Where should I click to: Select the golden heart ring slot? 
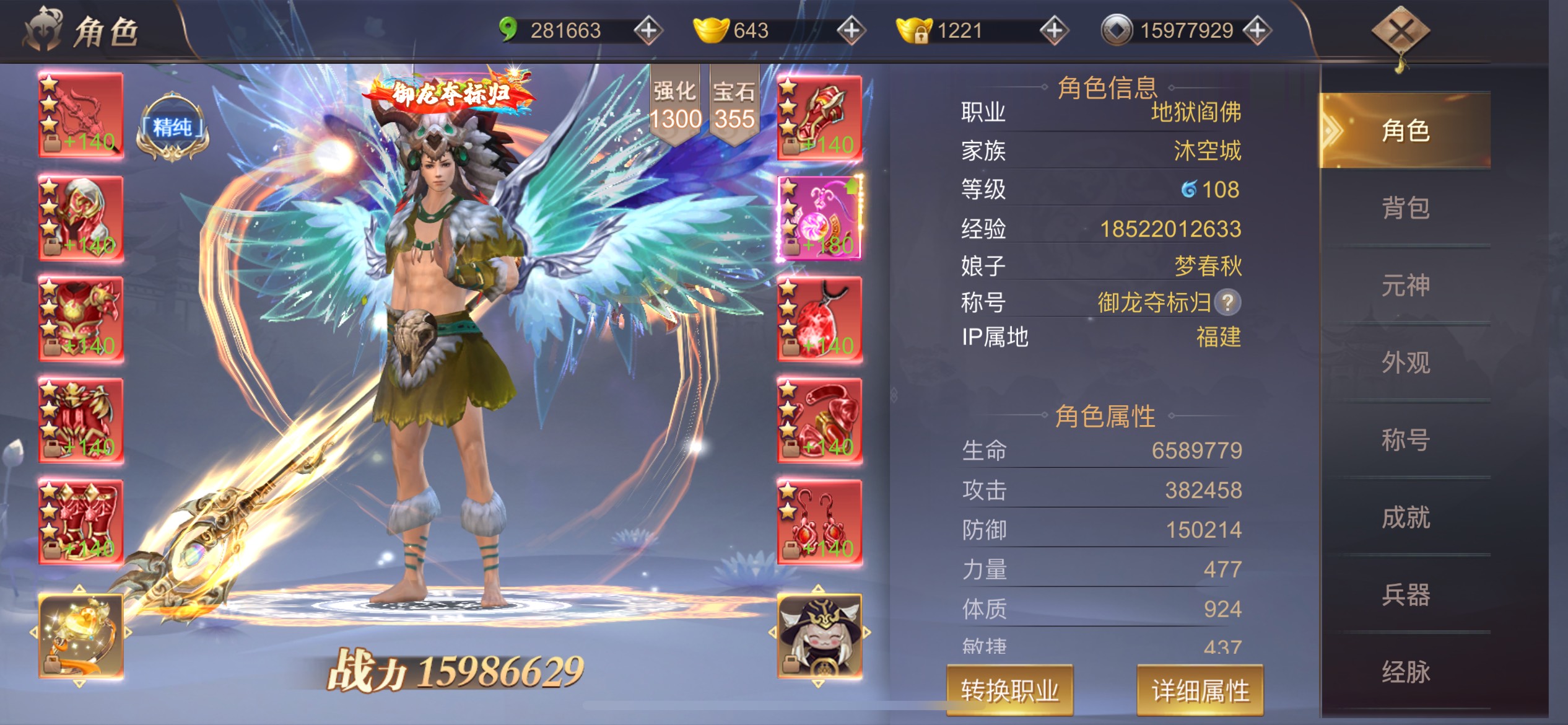click(81, 635)
